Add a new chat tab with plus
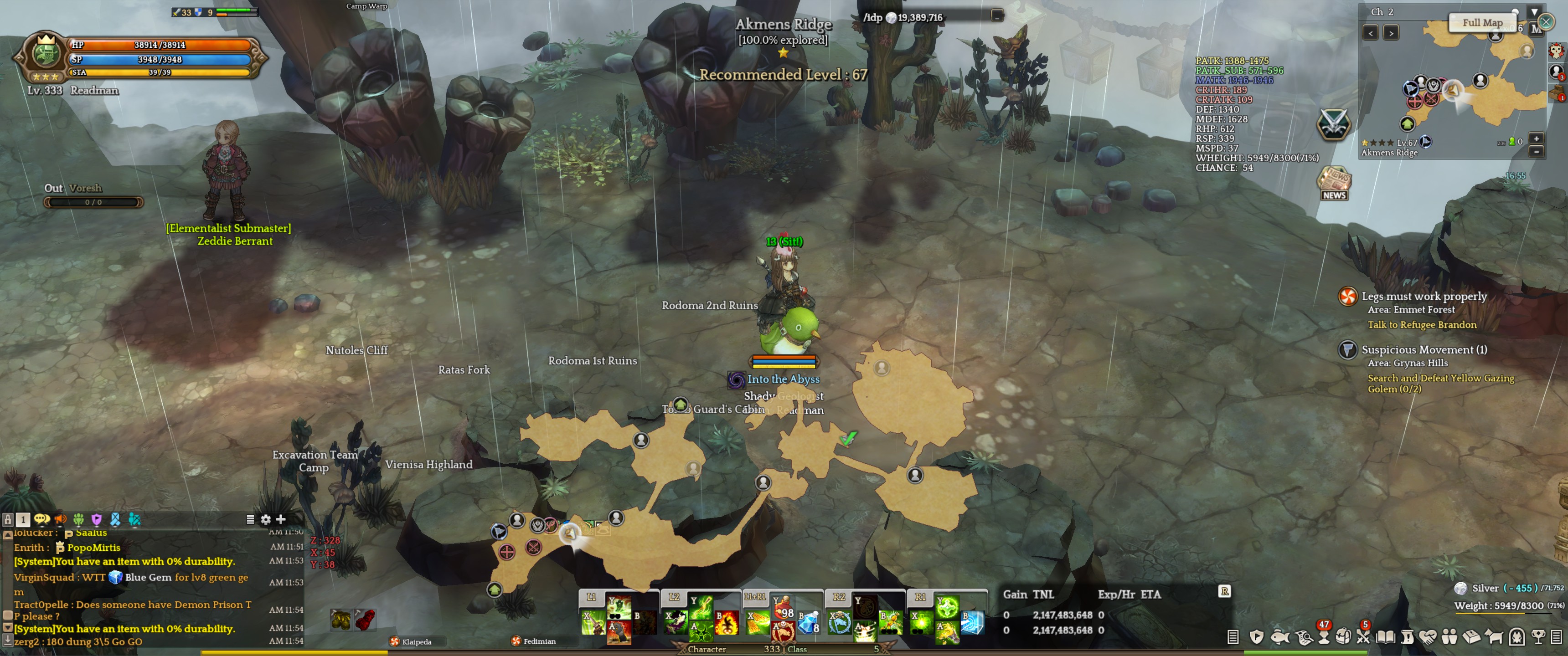1568x656 pixels. pos(281,519)
